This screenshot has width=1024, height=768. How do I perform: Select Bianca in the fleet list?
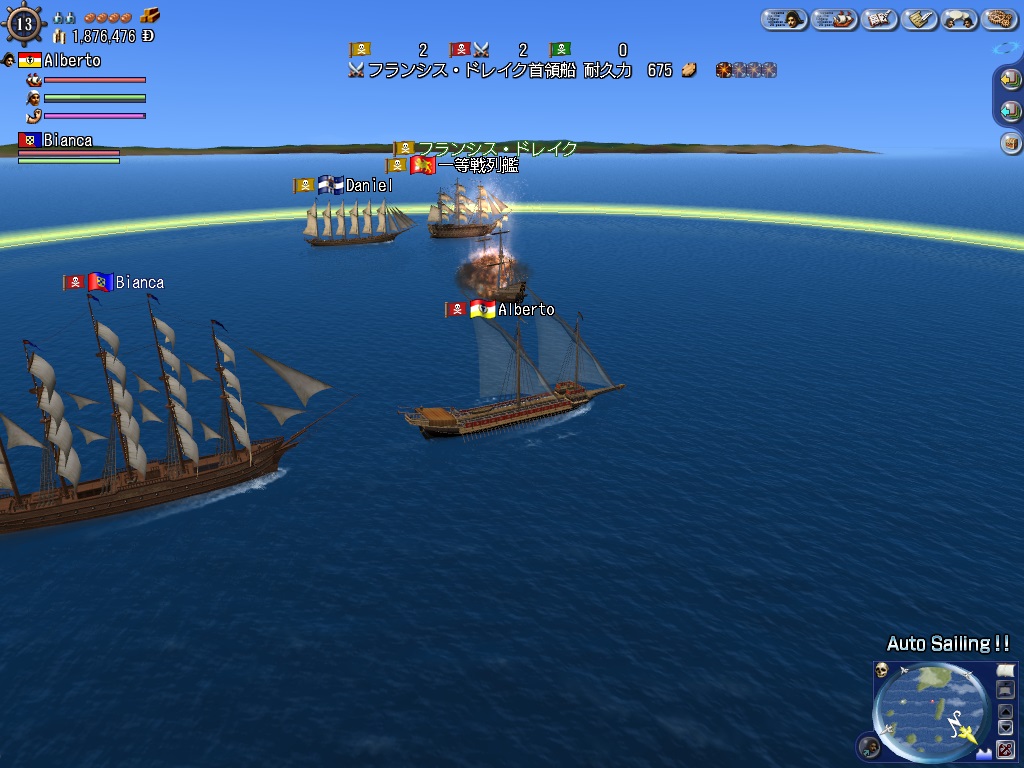[x=67, y=141]
